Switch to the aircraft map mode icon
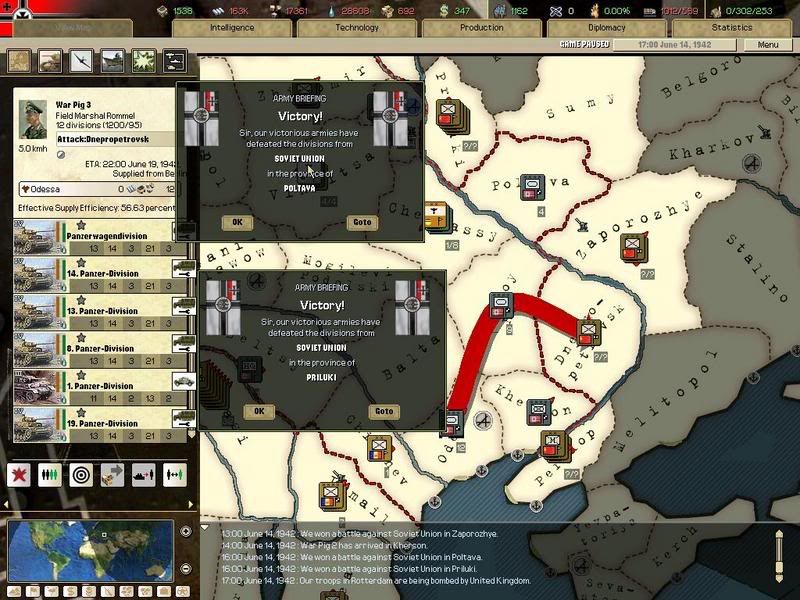The image size is (800, 600). (x=81, y=61)
